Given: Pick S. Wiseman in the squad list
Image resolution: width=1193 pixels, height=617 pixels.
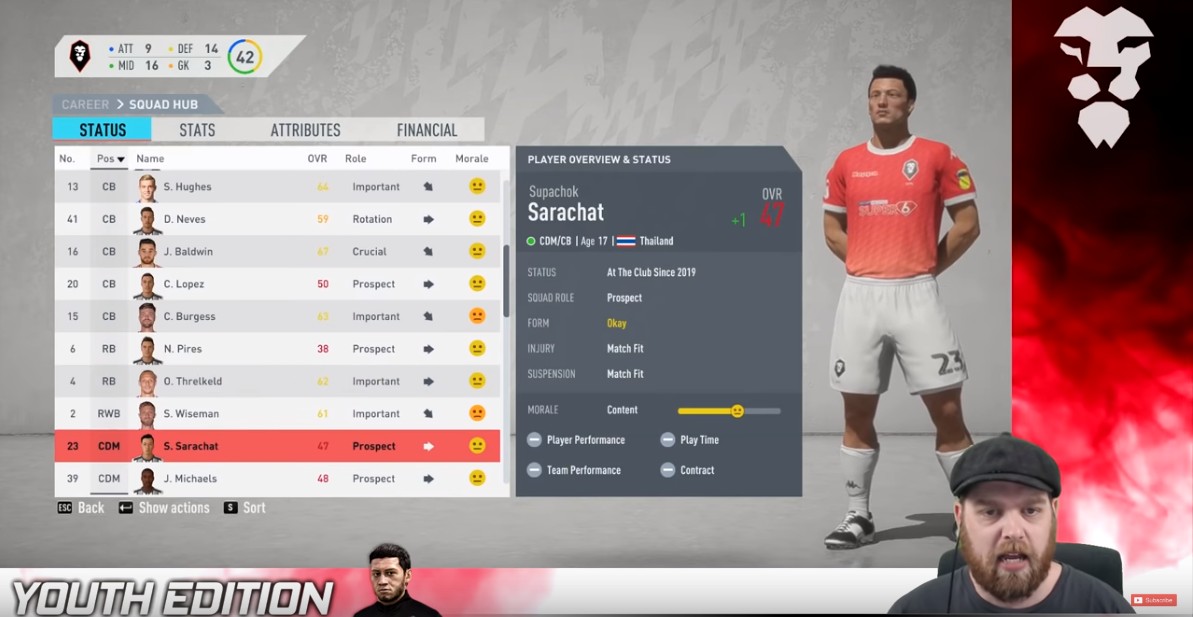Looking at the screenshot, I should point(191,414).
